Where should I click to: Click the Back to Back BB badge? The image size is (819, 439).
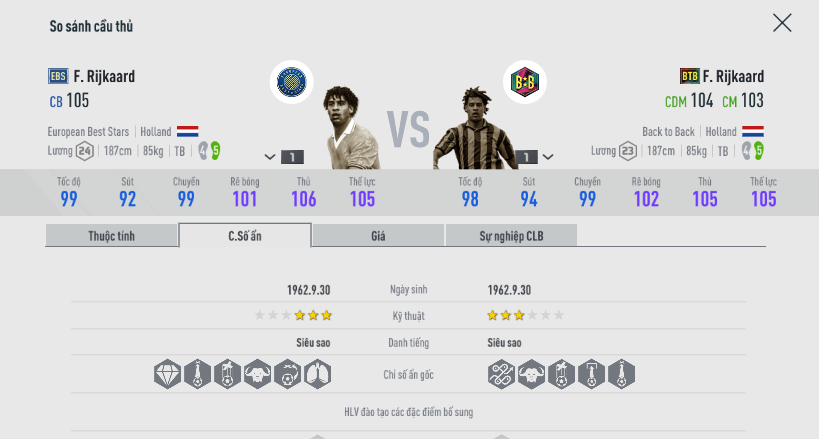[524, 82]
